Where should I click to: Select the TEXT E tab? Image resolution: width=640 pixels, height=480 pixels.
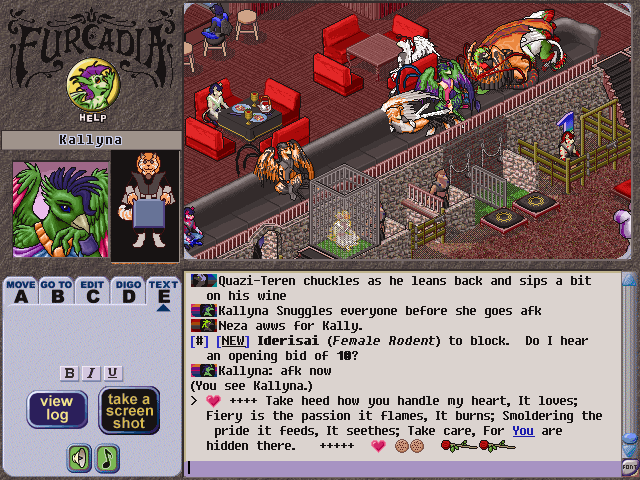click(163, 291)
